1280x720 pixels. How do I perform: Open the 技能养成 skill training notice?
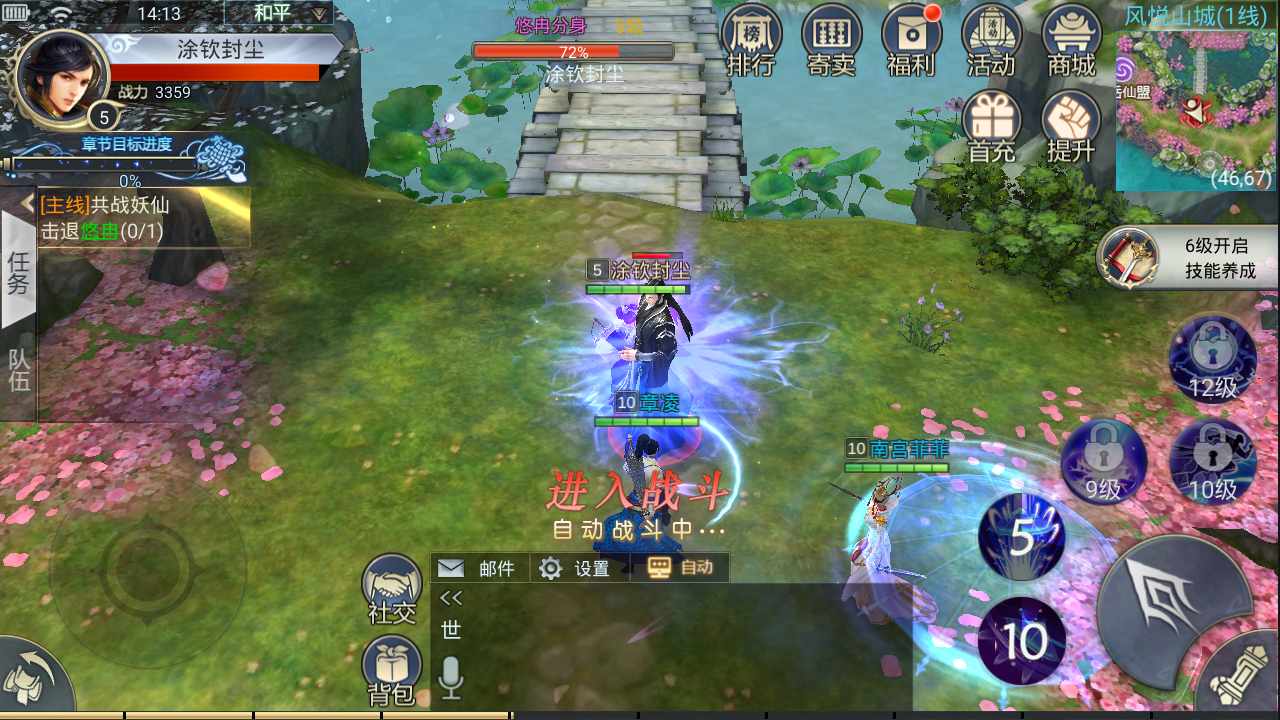click(x=1190, y=258)
